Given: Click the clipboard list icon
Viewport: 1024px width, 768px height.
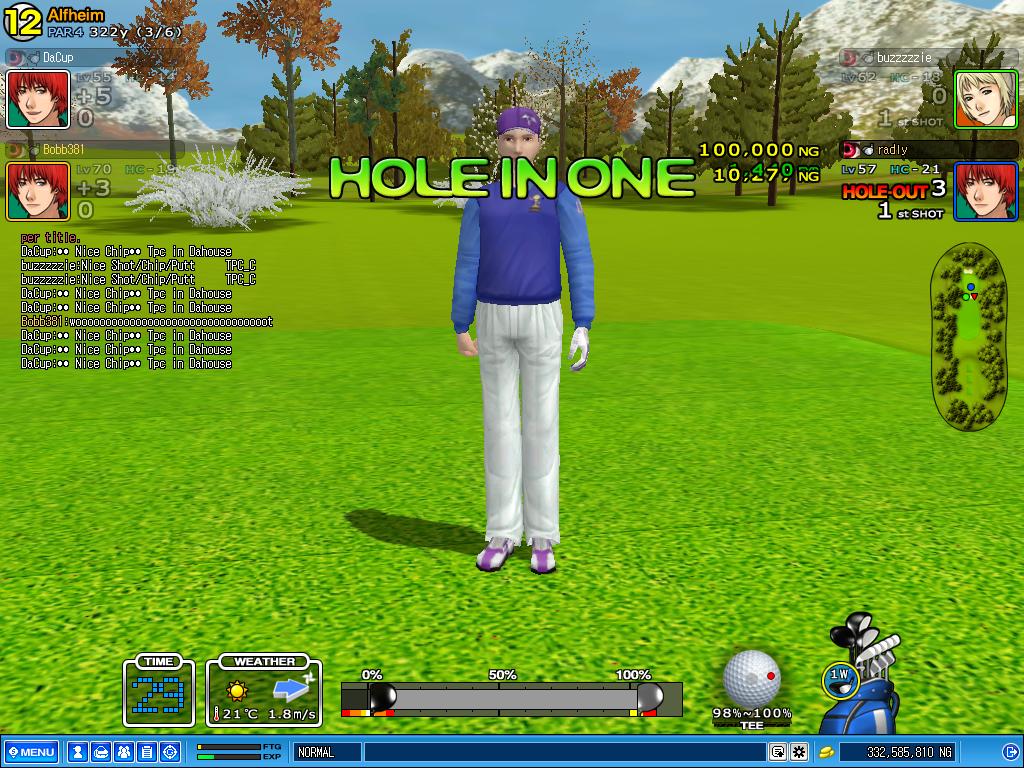Looking at the screenshot, I should pos(146,752).
